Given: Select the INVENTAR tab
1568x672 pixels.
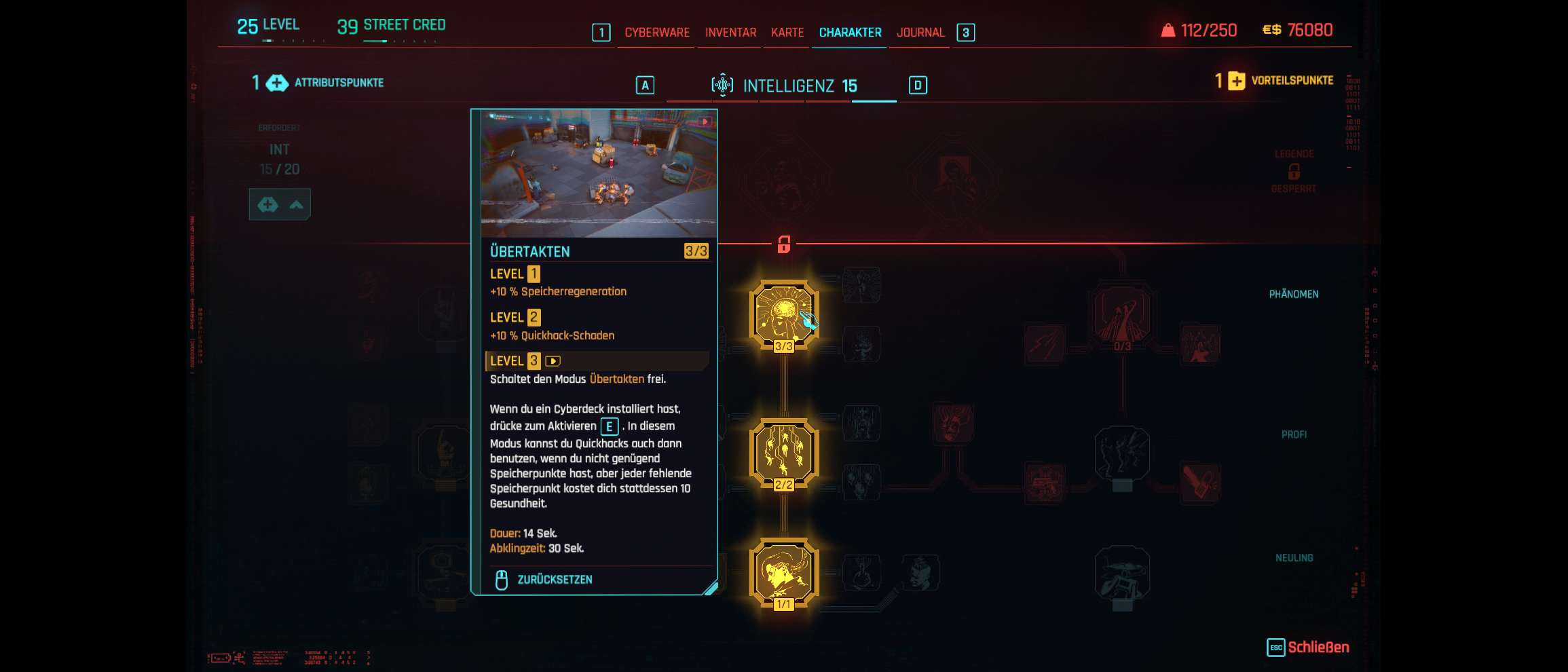Looking at the screenshot, I should click(729, 32).
